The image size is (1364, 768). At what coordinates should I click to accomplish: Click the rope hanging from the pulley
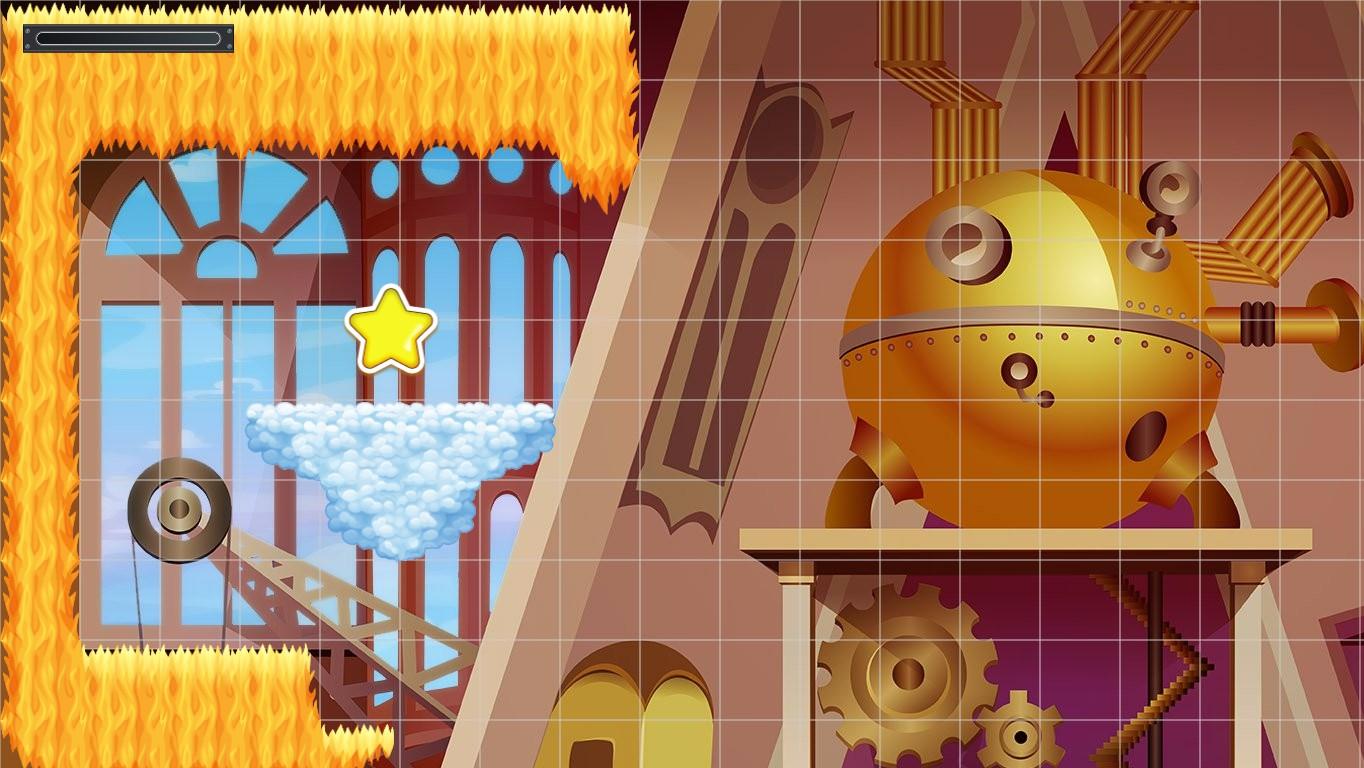click(x=140, y=580)
